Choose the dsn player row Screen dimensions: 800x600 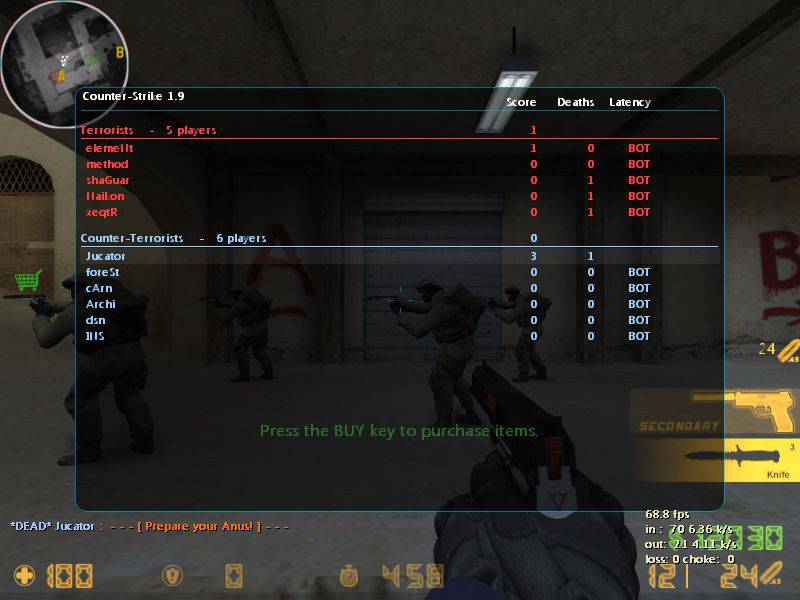tap(96, 320)
